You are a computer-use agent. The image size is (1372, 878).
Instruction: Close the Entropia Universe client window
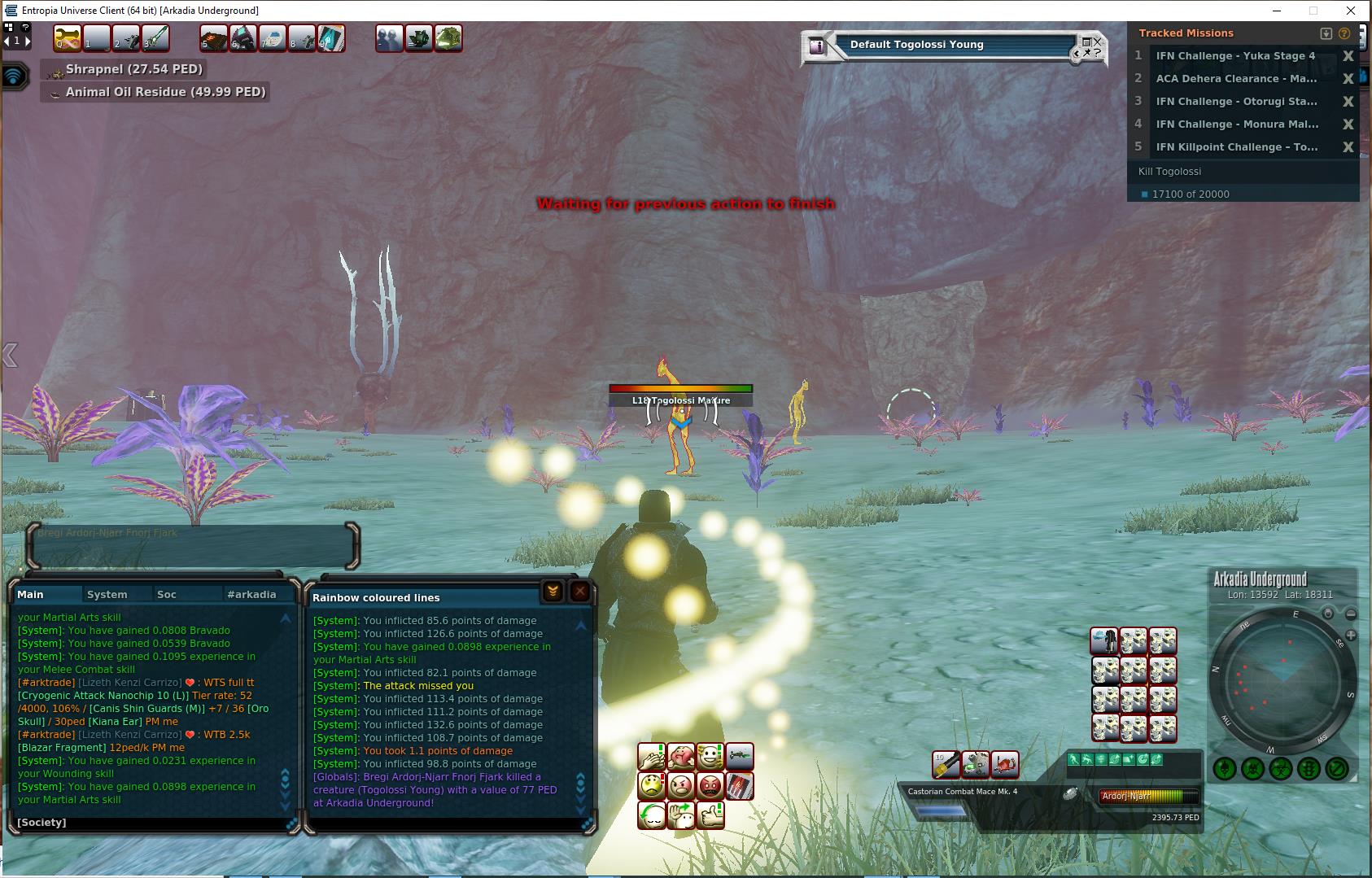tap(1352, 11)
